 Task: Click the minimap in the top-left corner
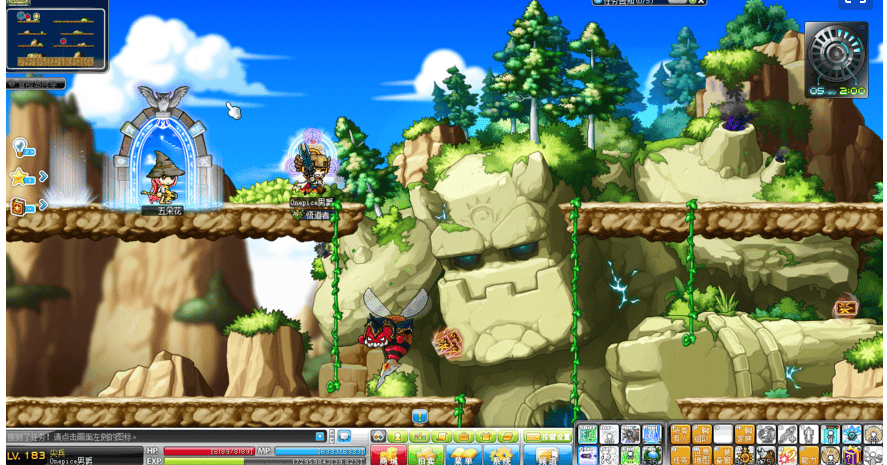(56, 39)
